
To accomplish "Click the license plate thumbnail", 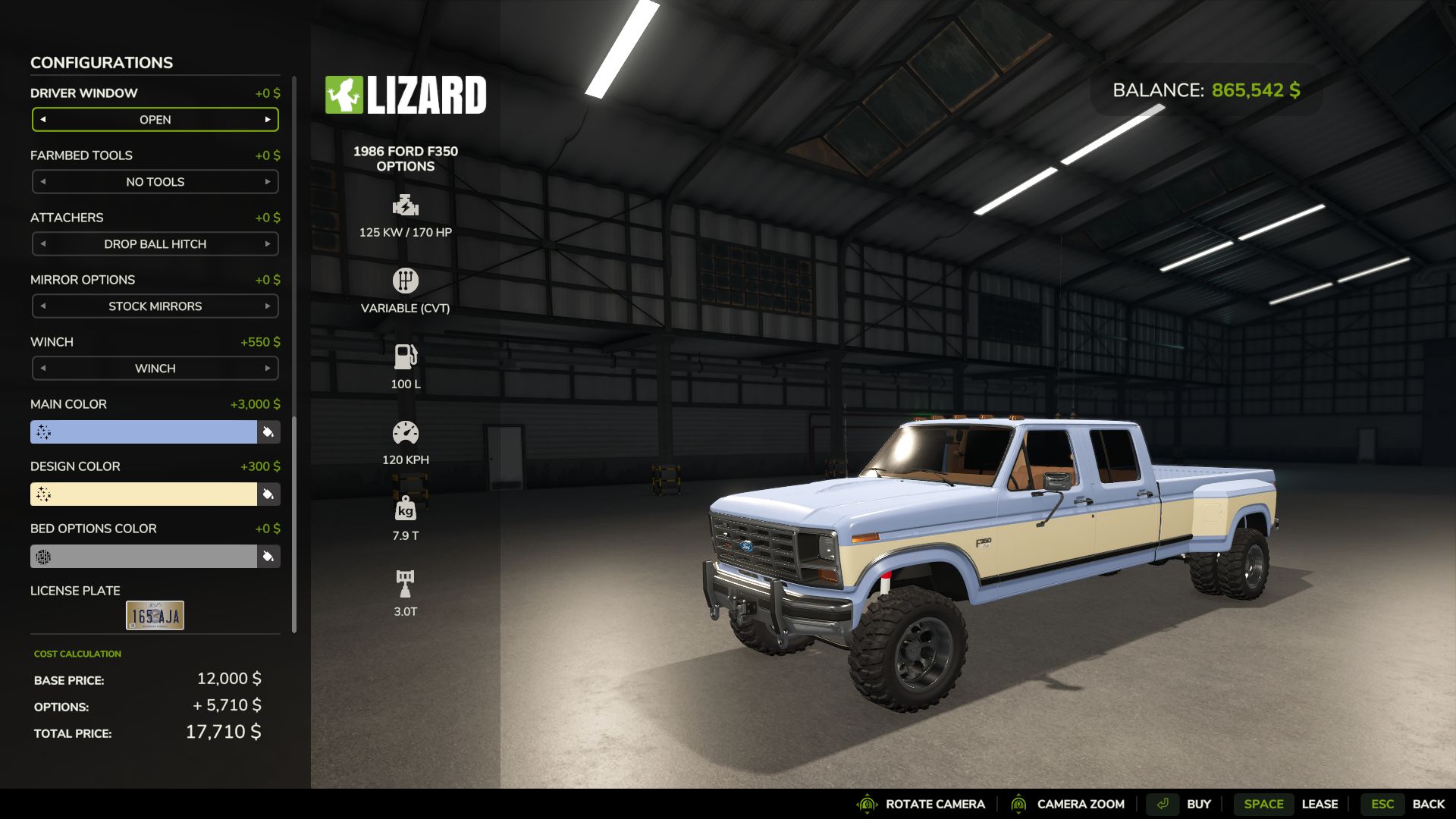I will pyautogui.click(x=155, y=614).
